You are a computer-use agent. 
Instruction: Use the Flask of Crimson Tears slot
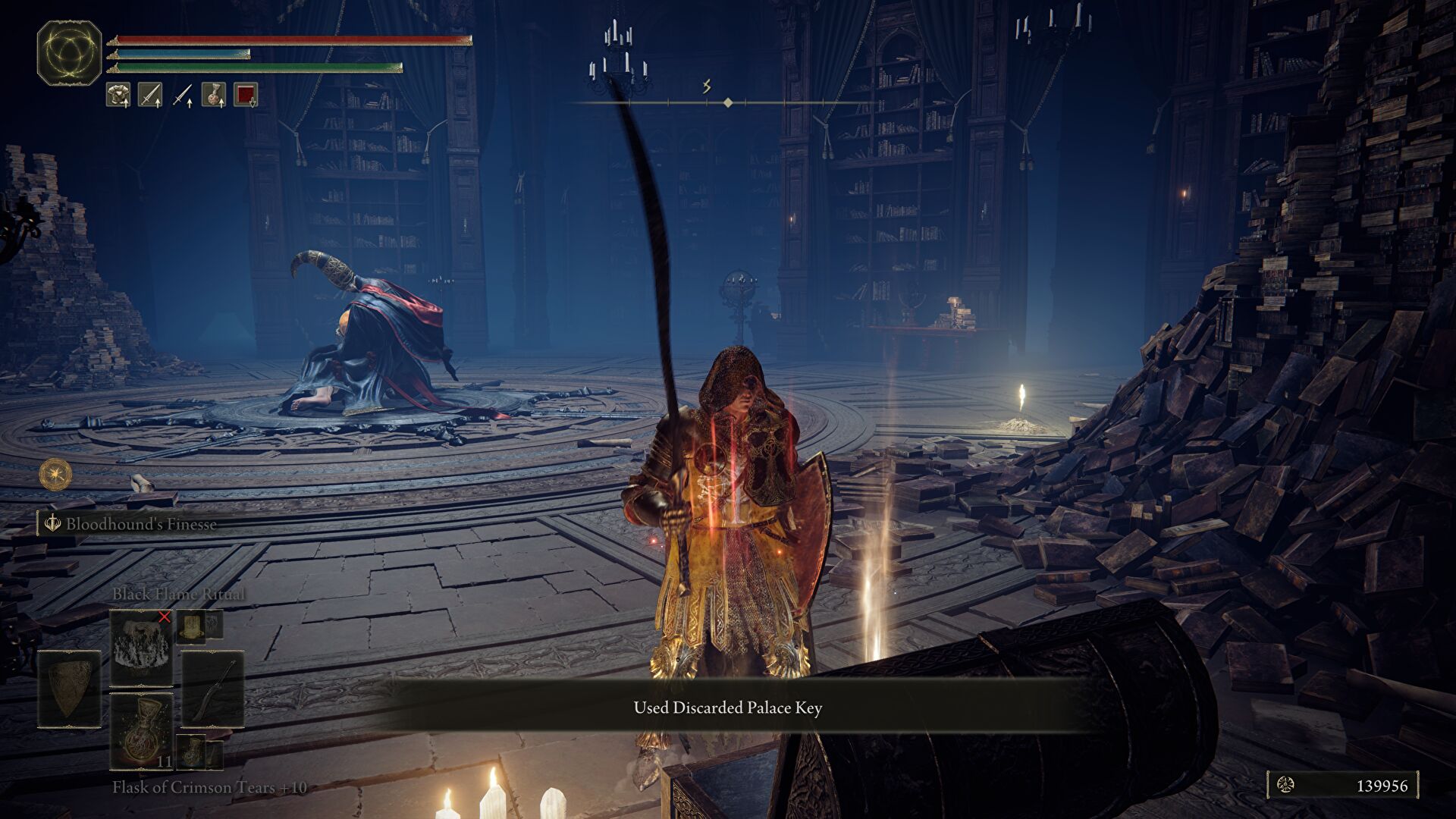pyautogui.click(x=141, y=730)
